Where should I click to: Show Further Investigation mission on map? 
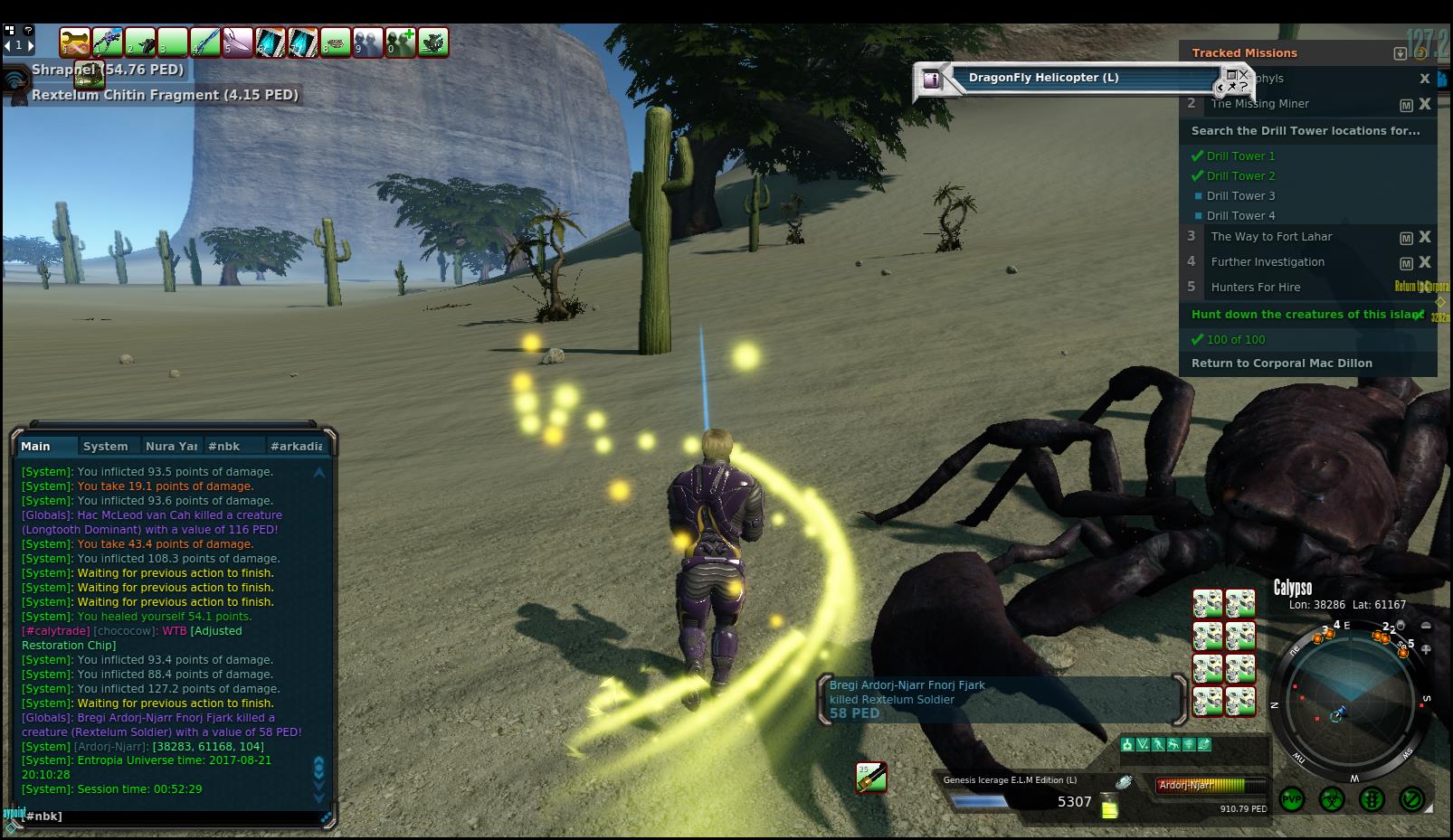tap(1406, 263)
